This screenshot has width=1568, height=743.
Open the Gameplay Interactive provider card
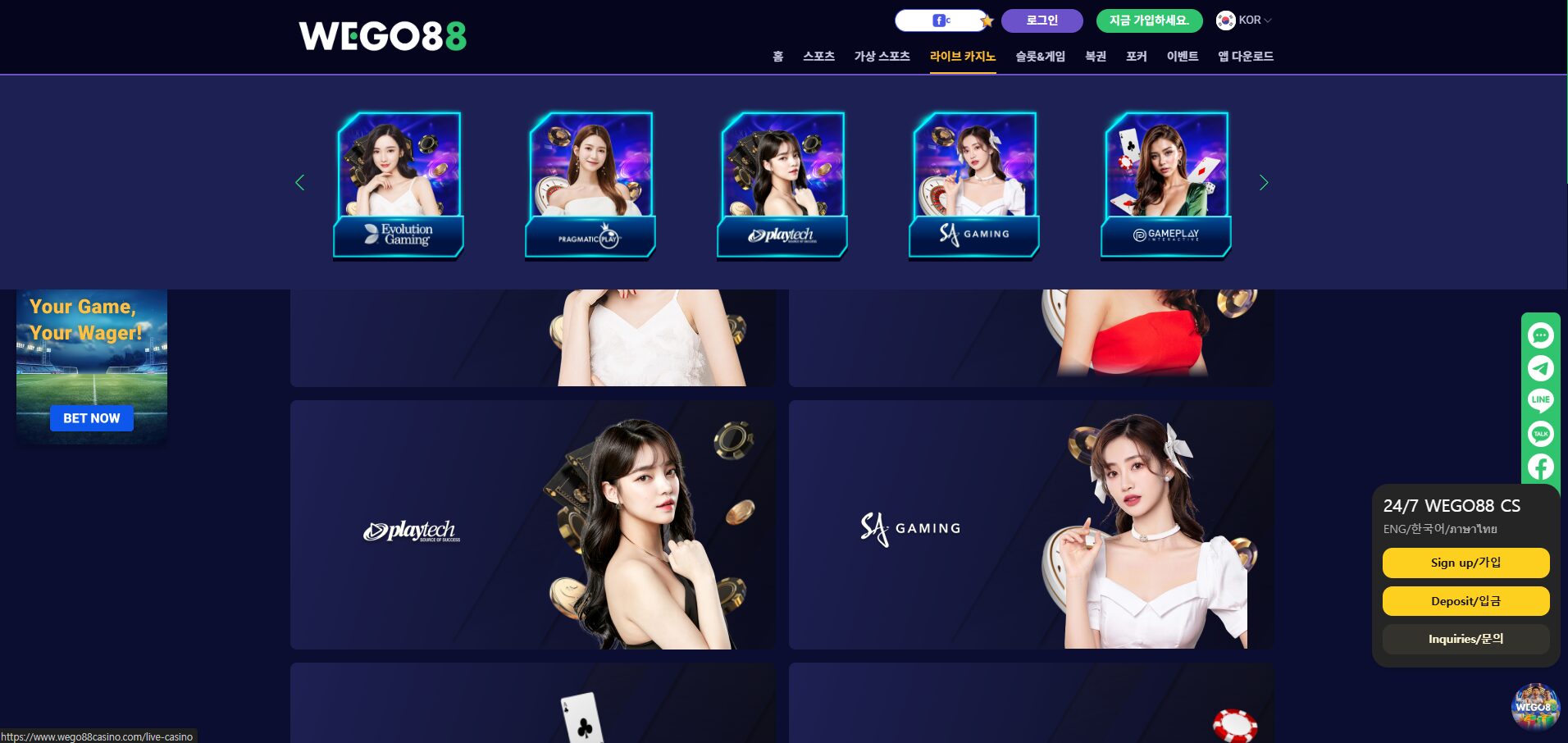pos(1166,185)
